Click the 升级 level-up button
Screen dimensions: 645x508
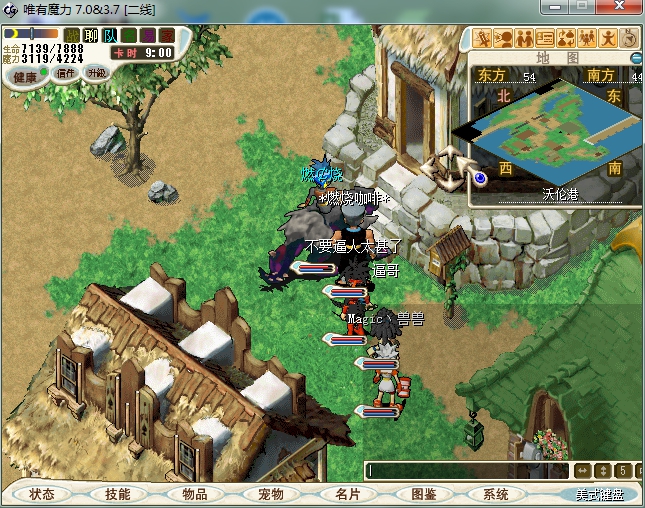pos(96,73)
